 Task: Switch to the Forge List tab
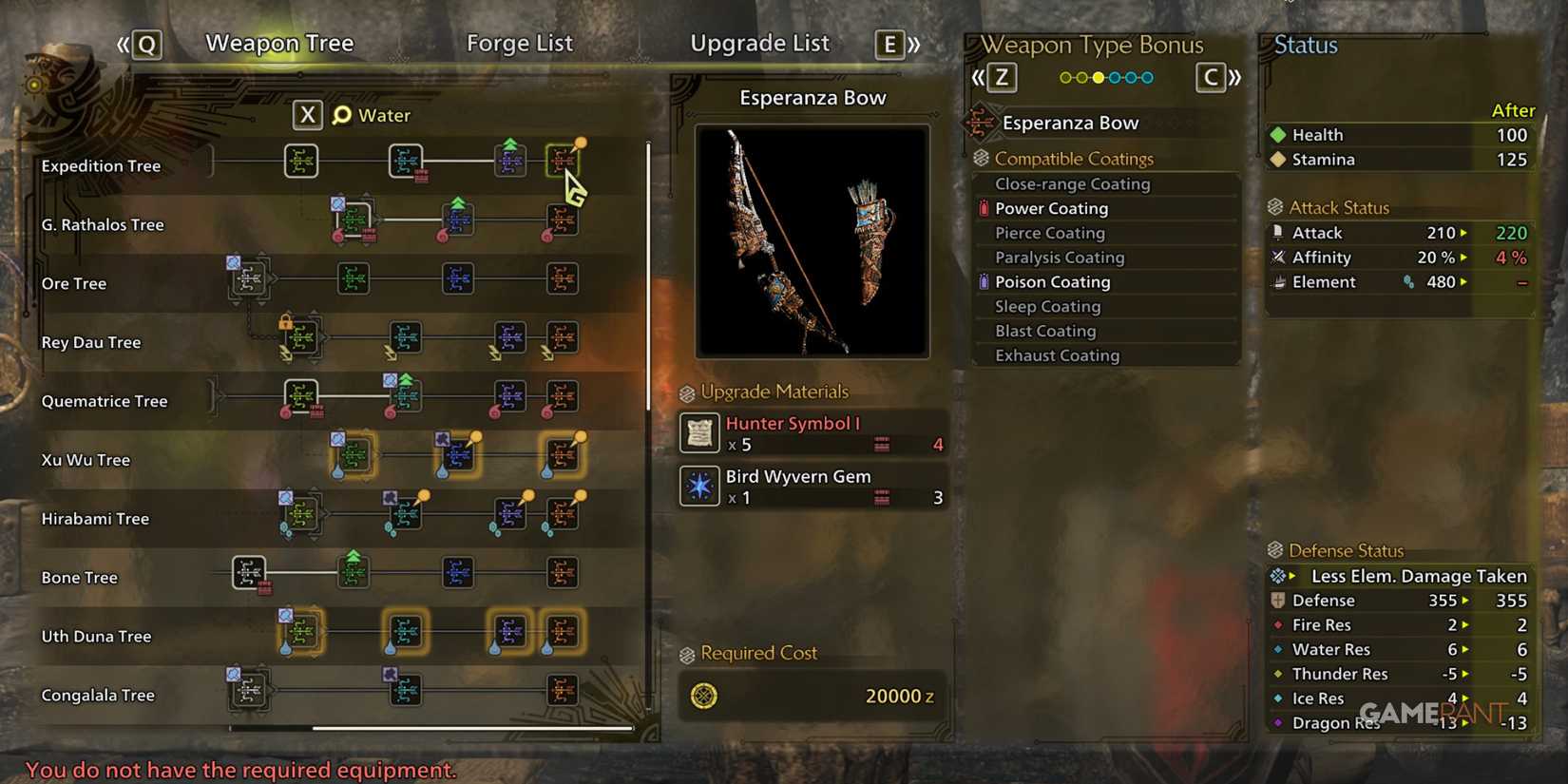(520, 43)
